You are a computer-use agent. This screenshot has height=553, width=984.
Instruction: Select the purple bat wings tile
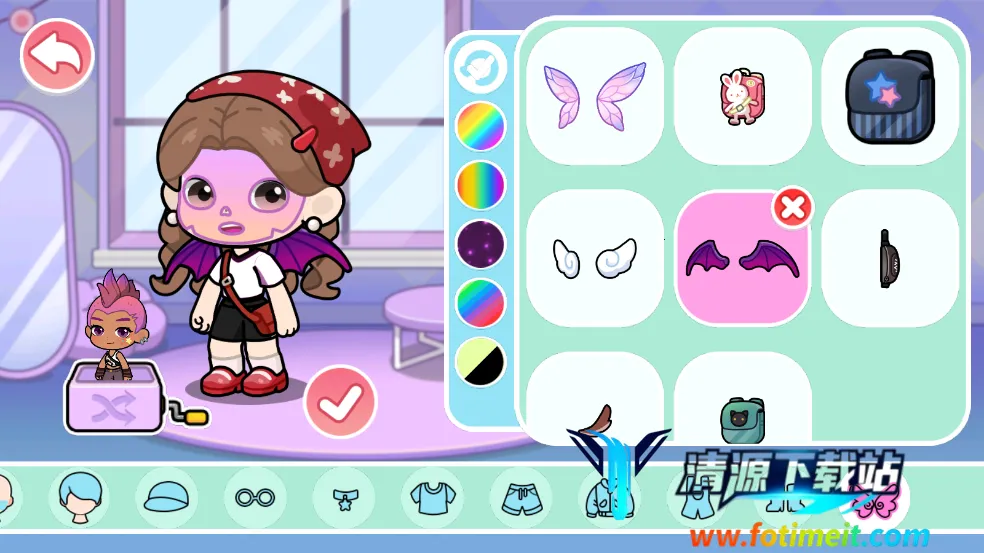click(x=742, y=258)
